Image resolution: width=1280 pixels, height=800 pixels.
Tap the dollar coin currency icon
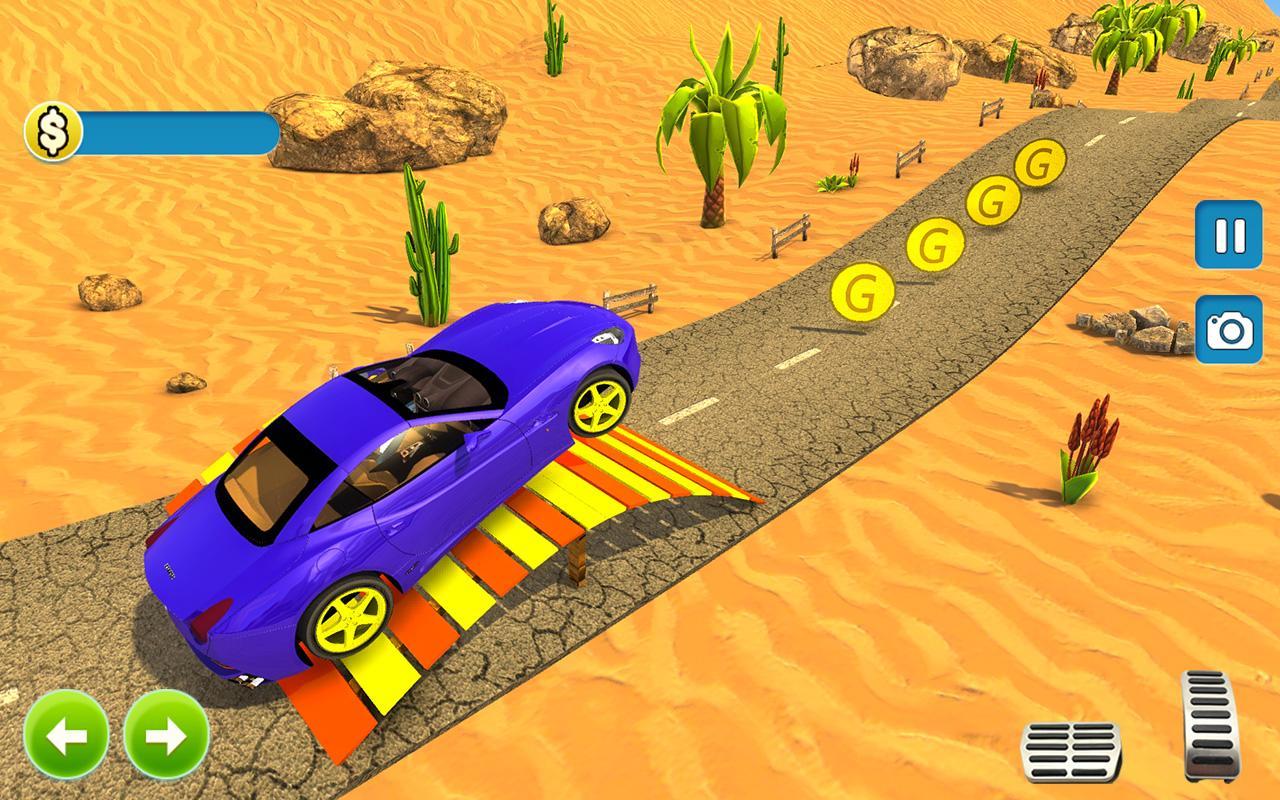click(52, 128)
